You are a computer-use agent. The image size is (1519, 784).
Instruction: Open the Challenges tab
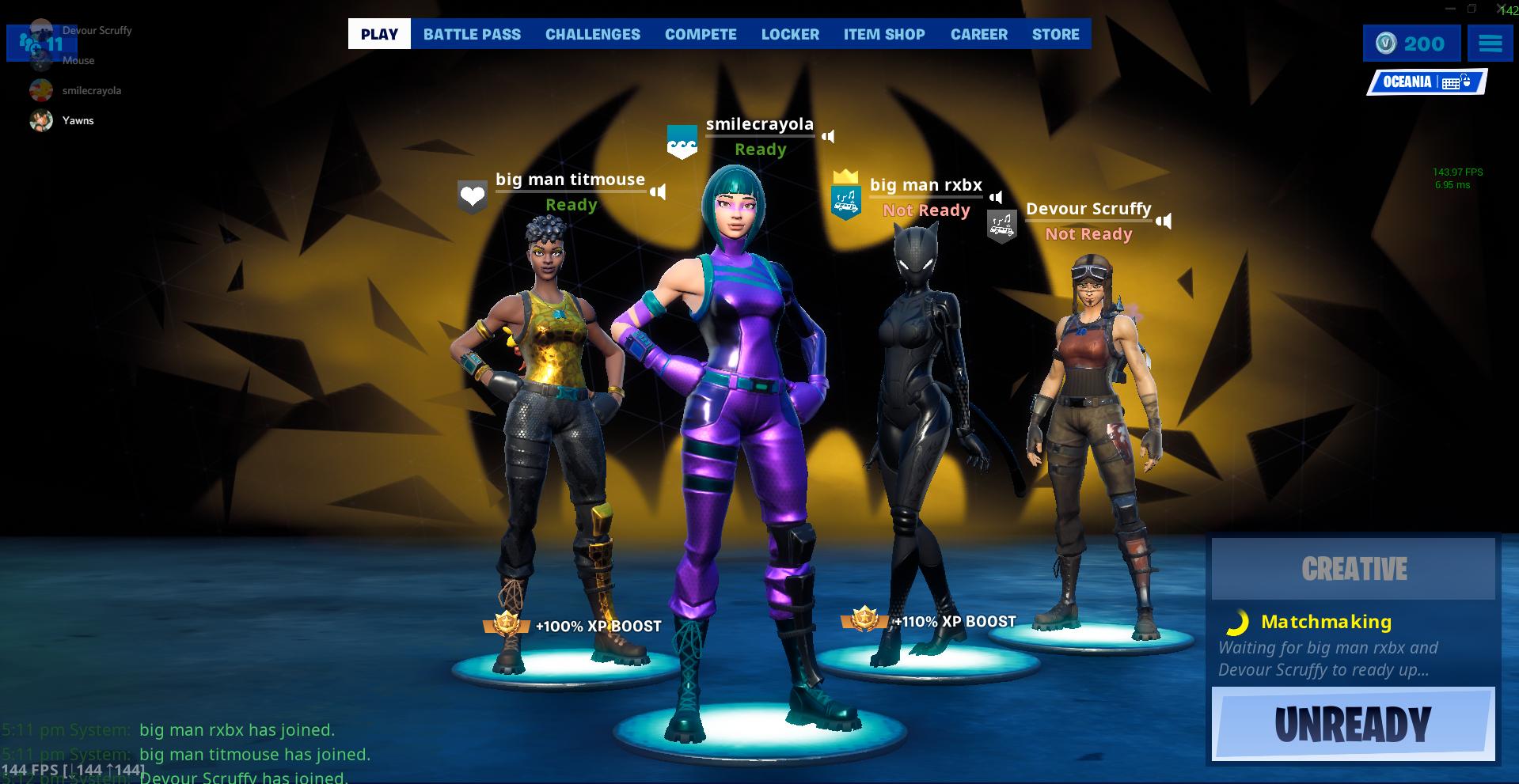[x=592, y=34]
